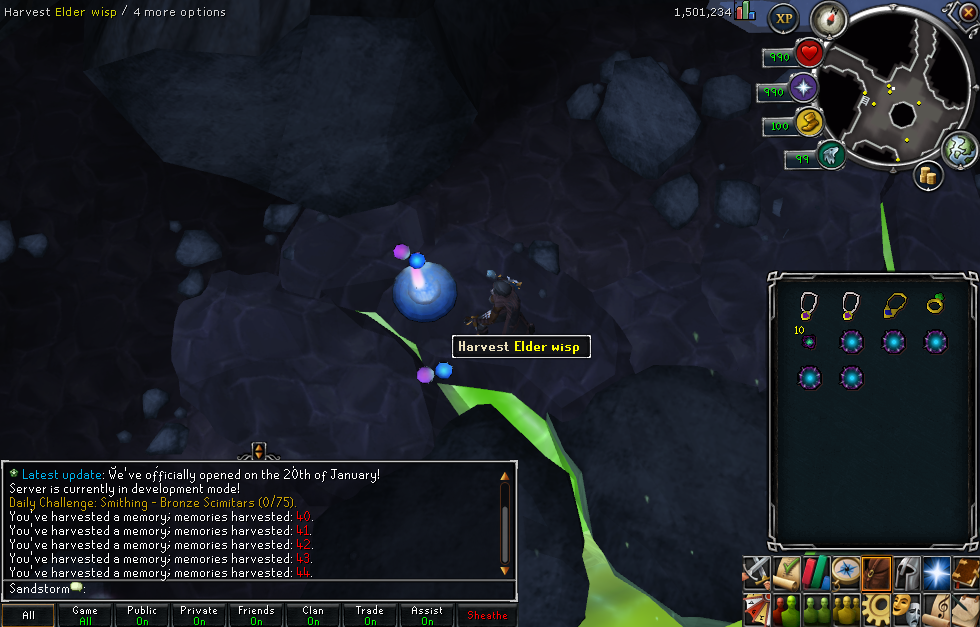
Task: Select the gold amulet with blue gem
Action: pos(894,304)
